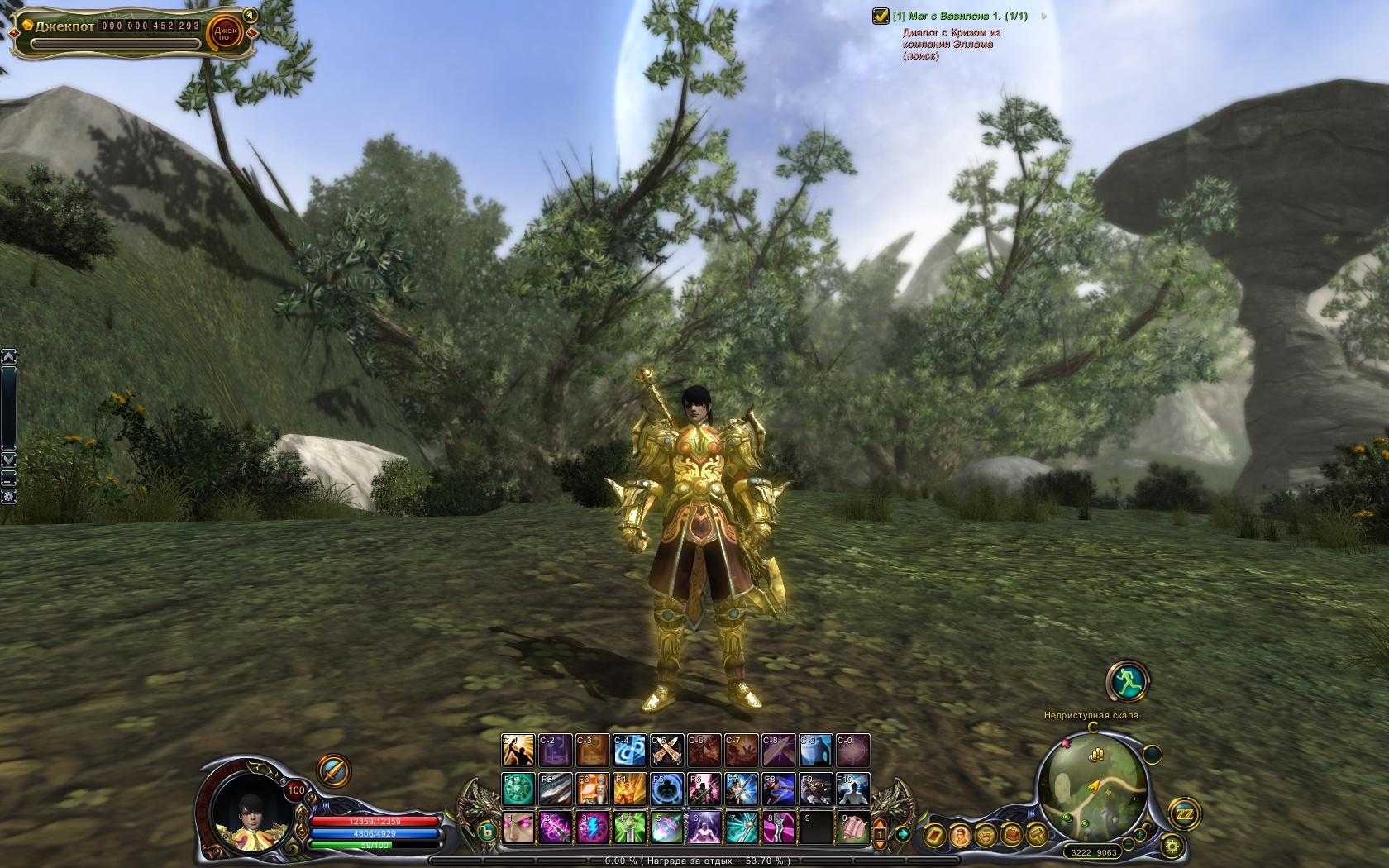
Task: Toggle the green running figure button
Action: tap(1124, 681)
